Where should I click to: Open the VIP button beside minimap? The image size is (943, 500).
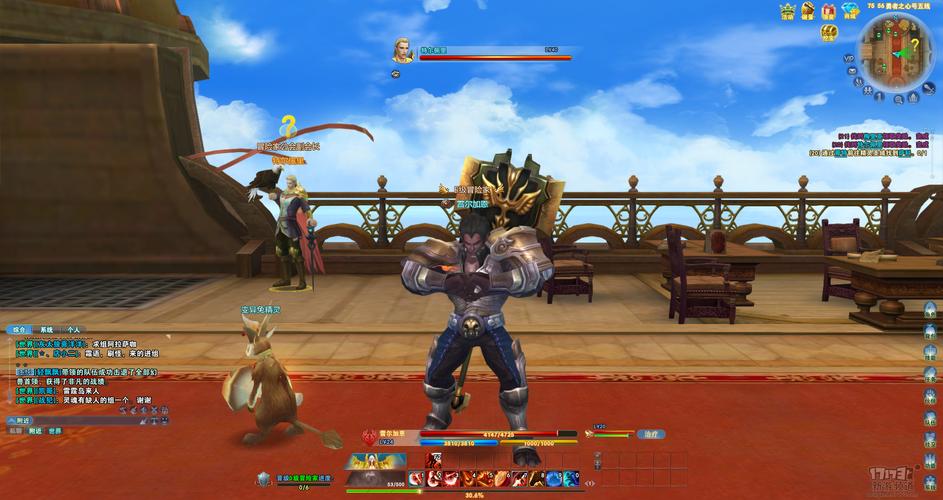[x=849, y=59]
